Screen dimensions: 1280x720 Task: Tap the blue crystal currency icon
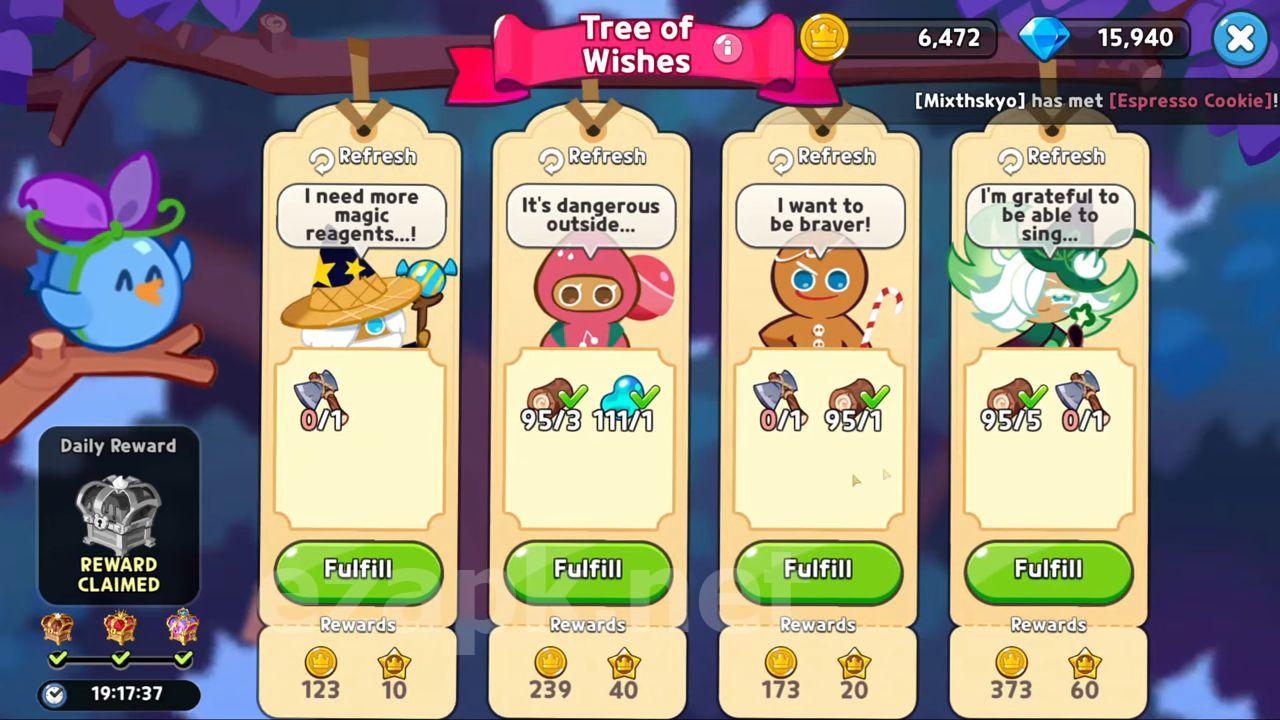coord(1043,39)
